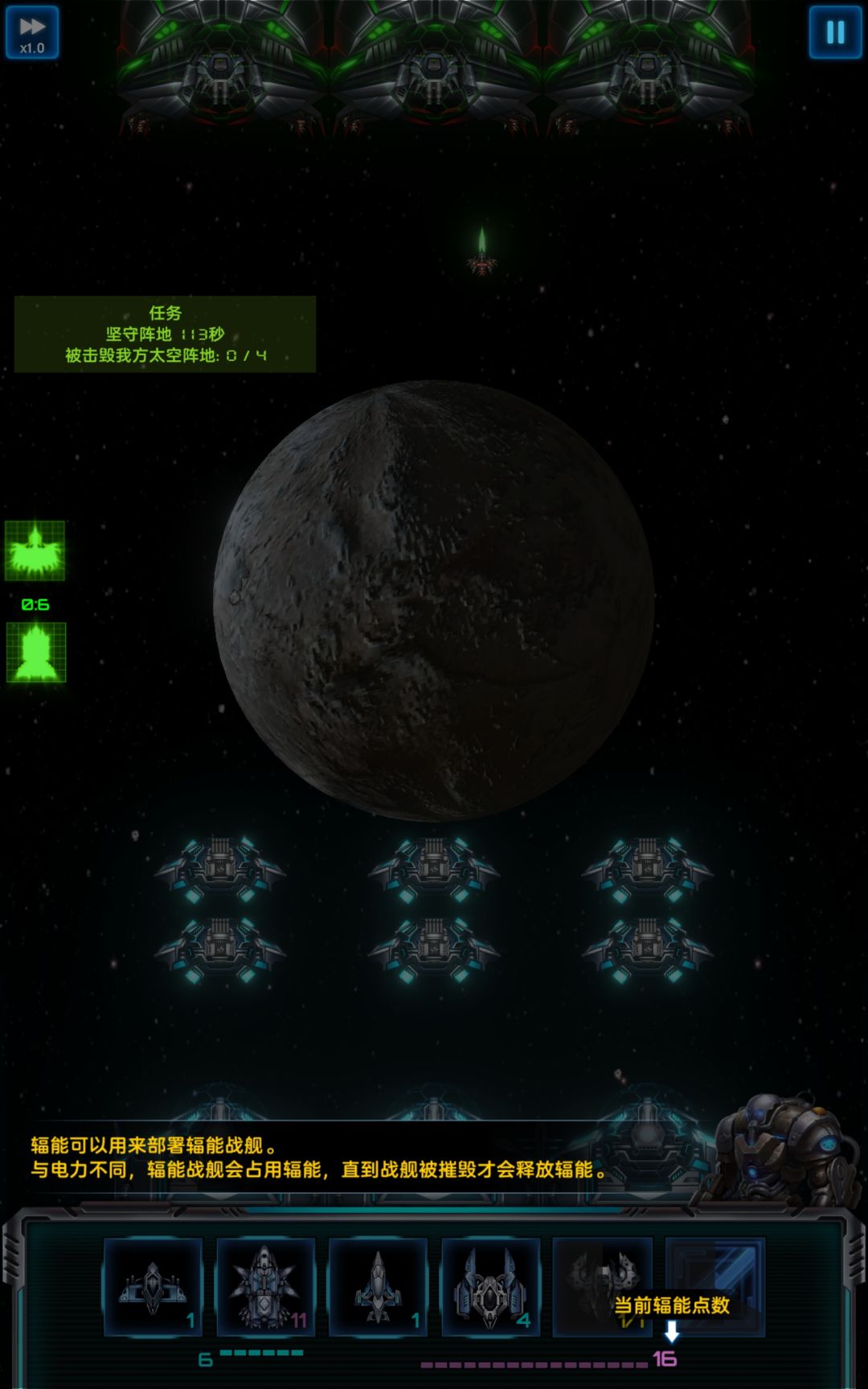This screenshot has width=868, height=1389.
Task: Pause the battle
Action: [835, 33]
